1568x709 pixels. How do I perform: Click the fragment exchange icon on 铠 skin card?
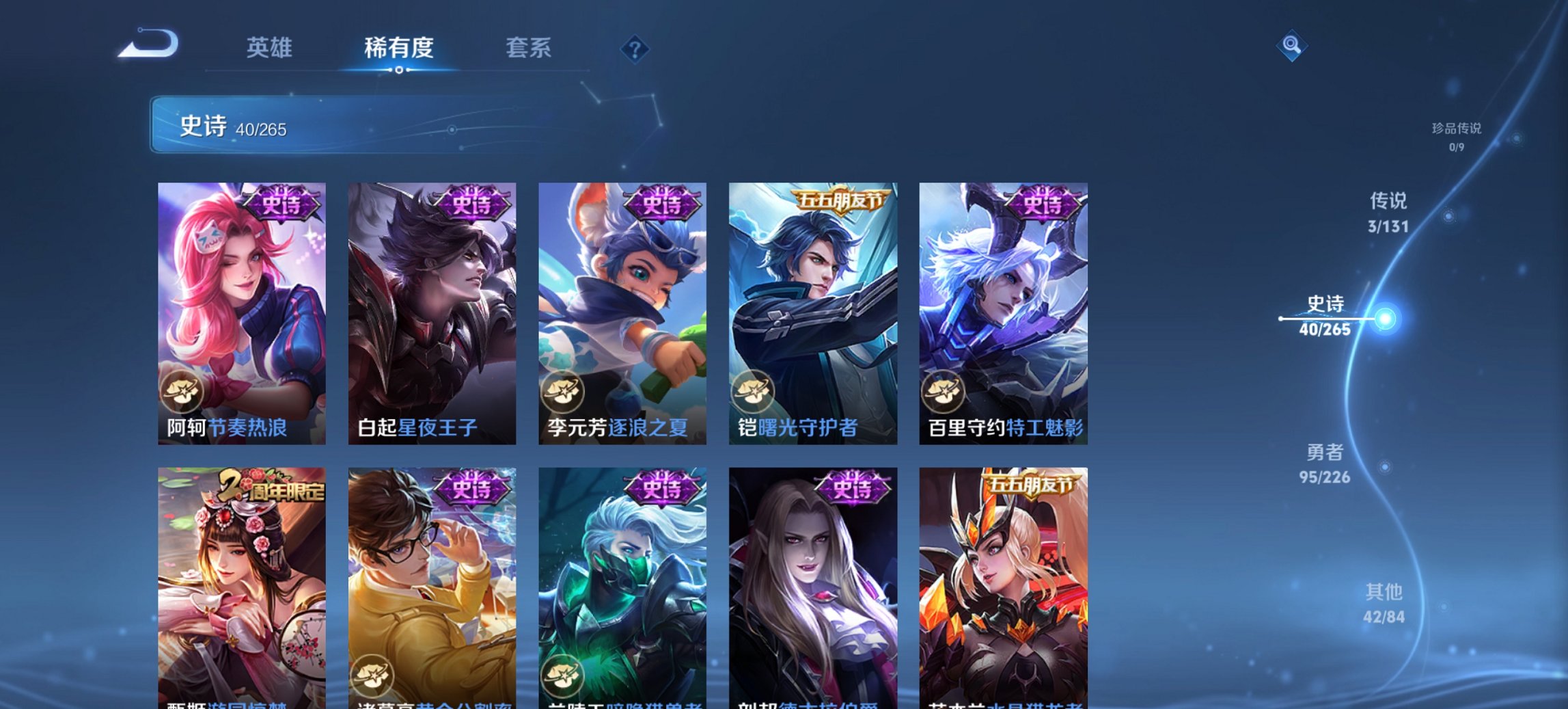pos(752,390)
